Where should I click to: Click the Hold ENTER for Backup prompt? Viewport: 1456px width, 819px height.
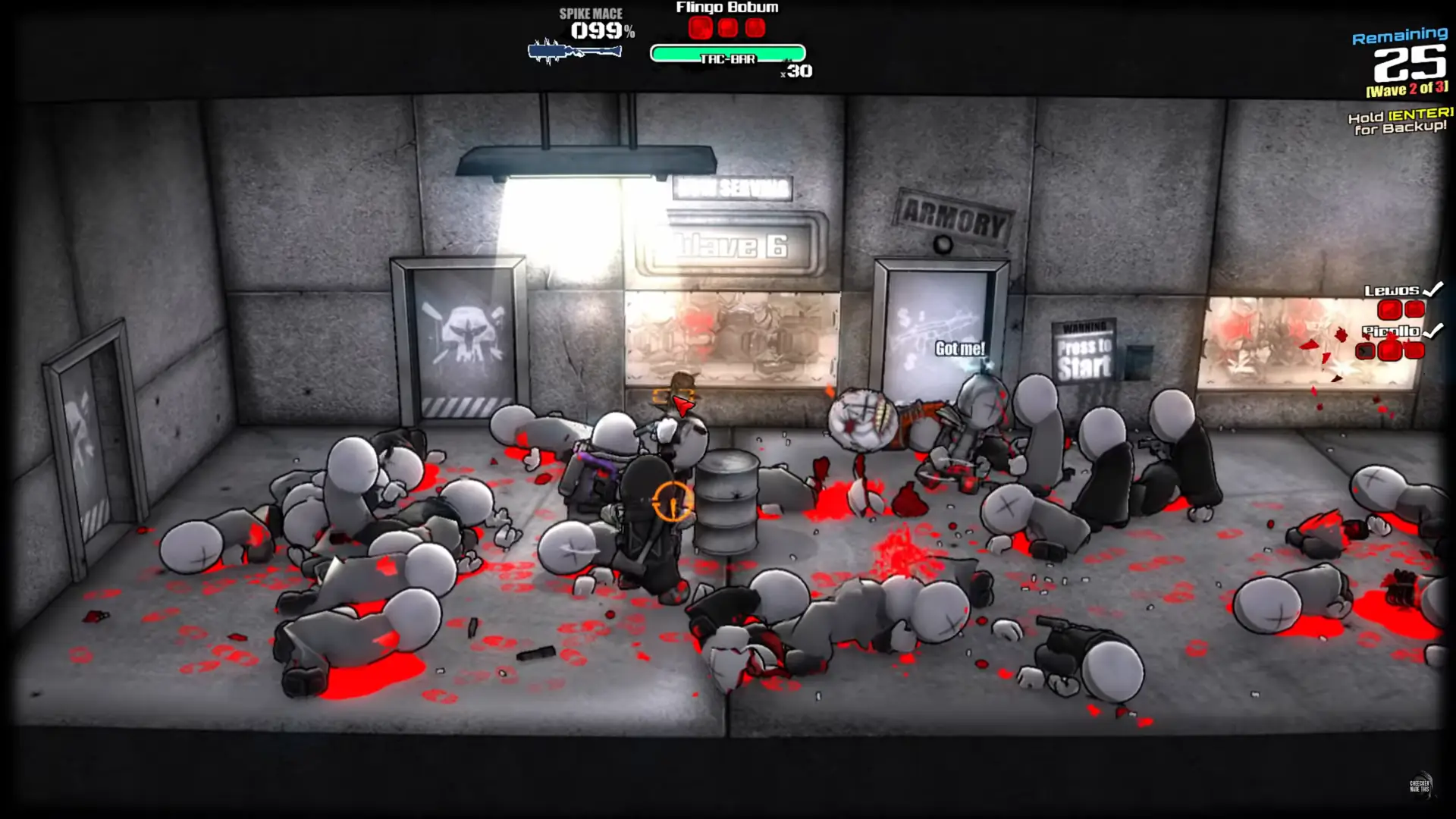click(1398, 124)
